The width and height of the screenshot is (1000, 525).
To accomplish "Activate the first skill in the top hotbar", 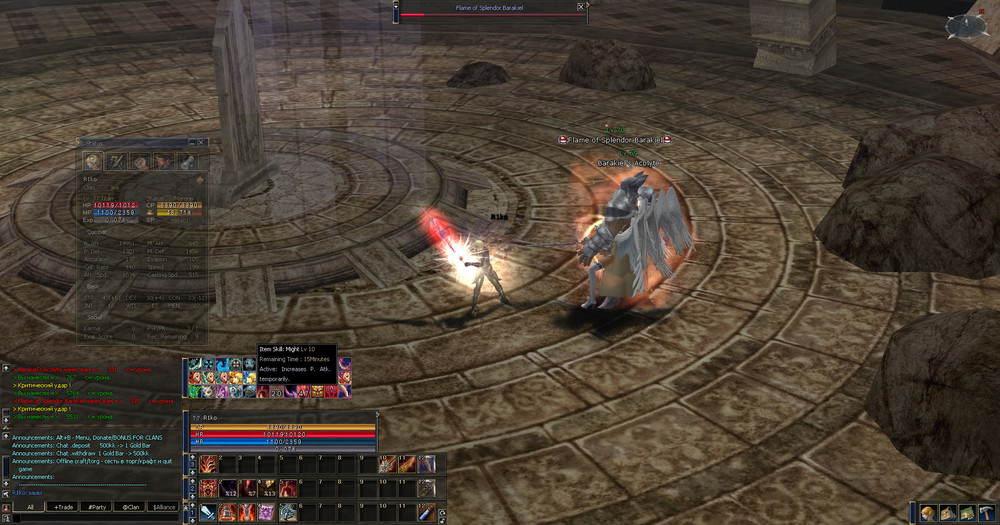I will point(207,464).
